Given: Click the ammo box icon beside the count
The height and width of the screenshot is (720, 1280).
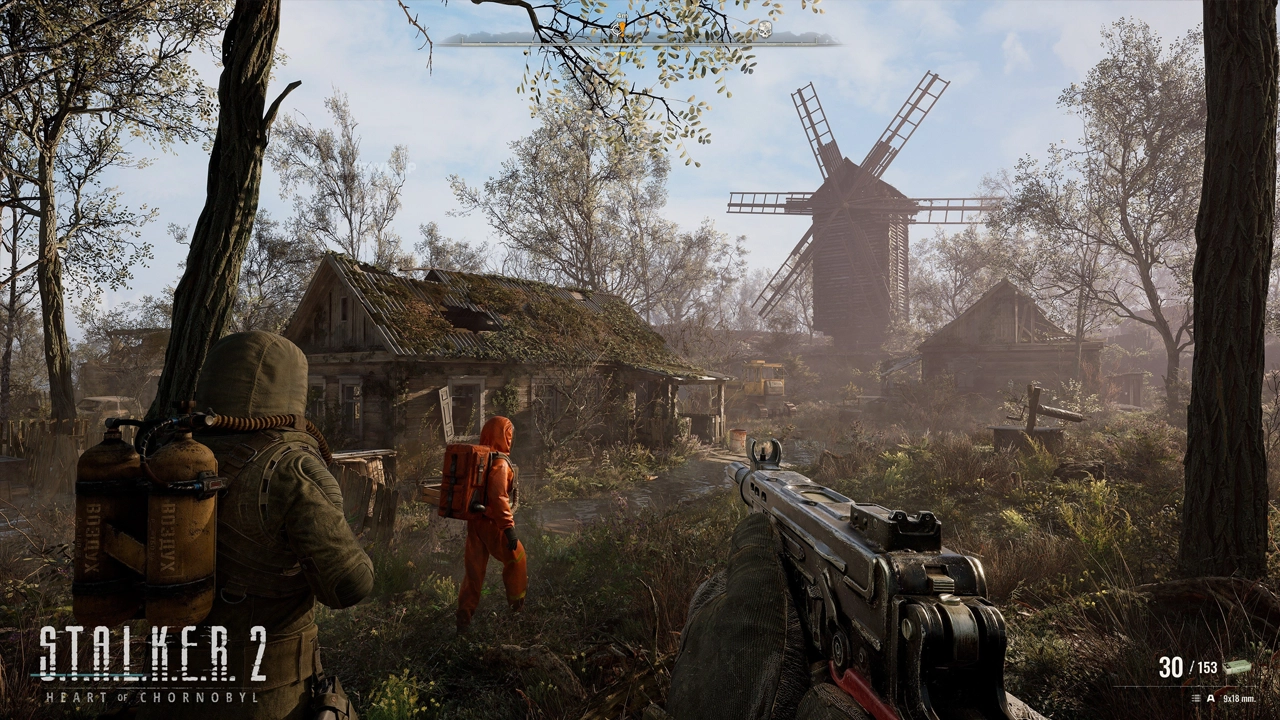Looking at the screenshot, I should click(x=1238, y=667).
